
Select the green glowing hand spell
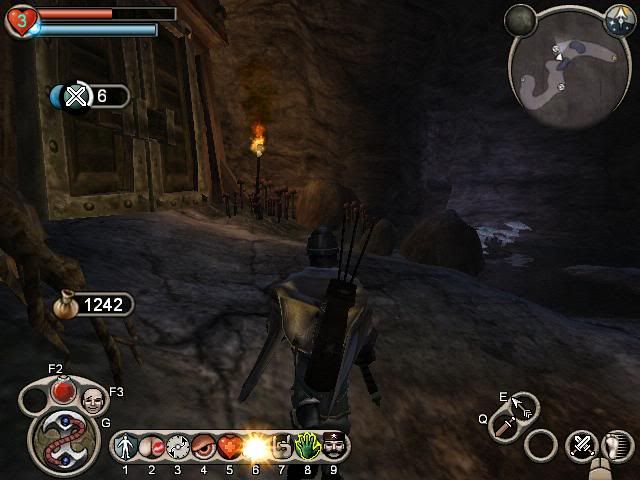(x=307, y=444)
